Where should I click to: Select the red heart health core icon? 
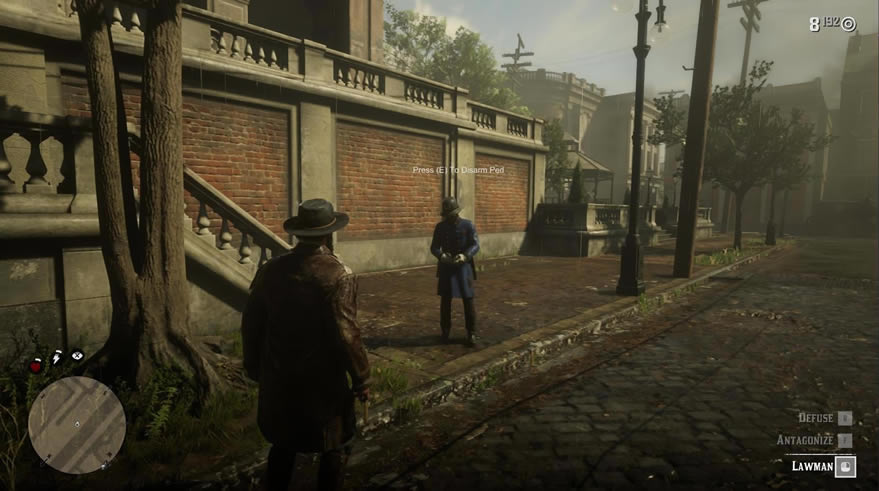tap(36, 366)
